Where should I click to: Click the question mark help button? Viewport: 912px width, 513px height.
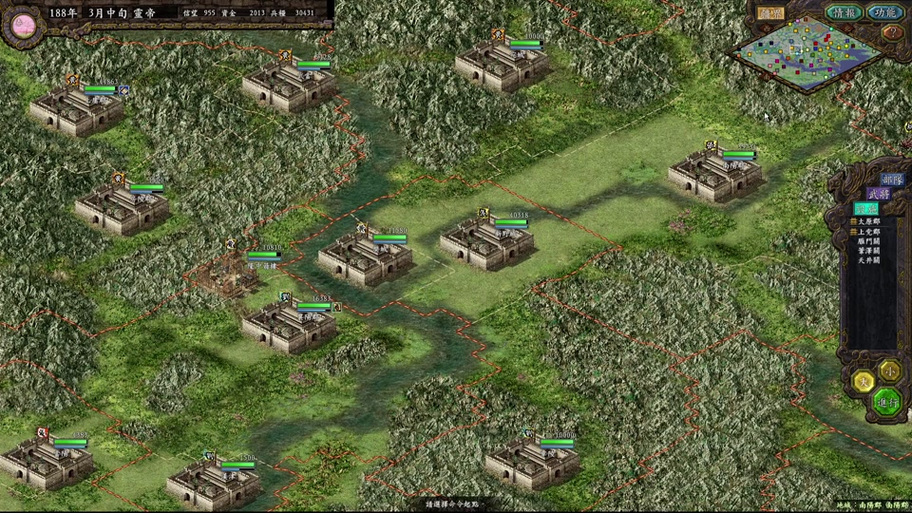click(x=892, y=33)
